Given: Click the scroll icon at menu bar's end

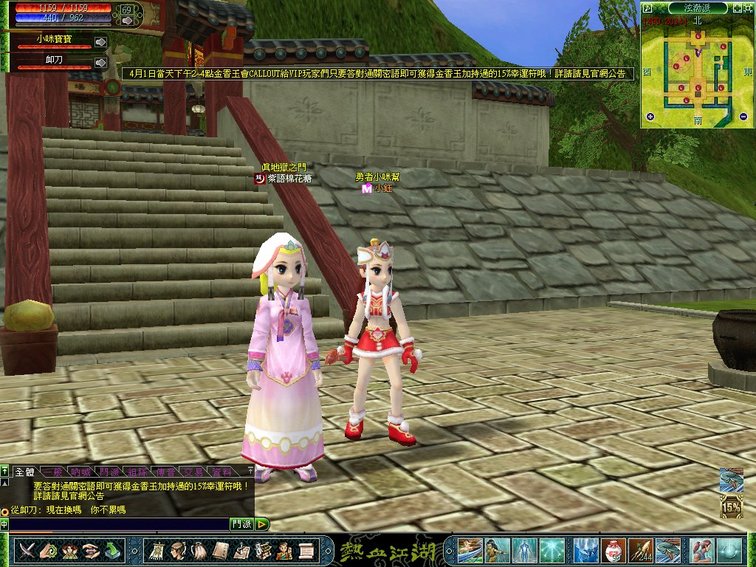Looking at the screenshot, I should click(x=307, y=549).
